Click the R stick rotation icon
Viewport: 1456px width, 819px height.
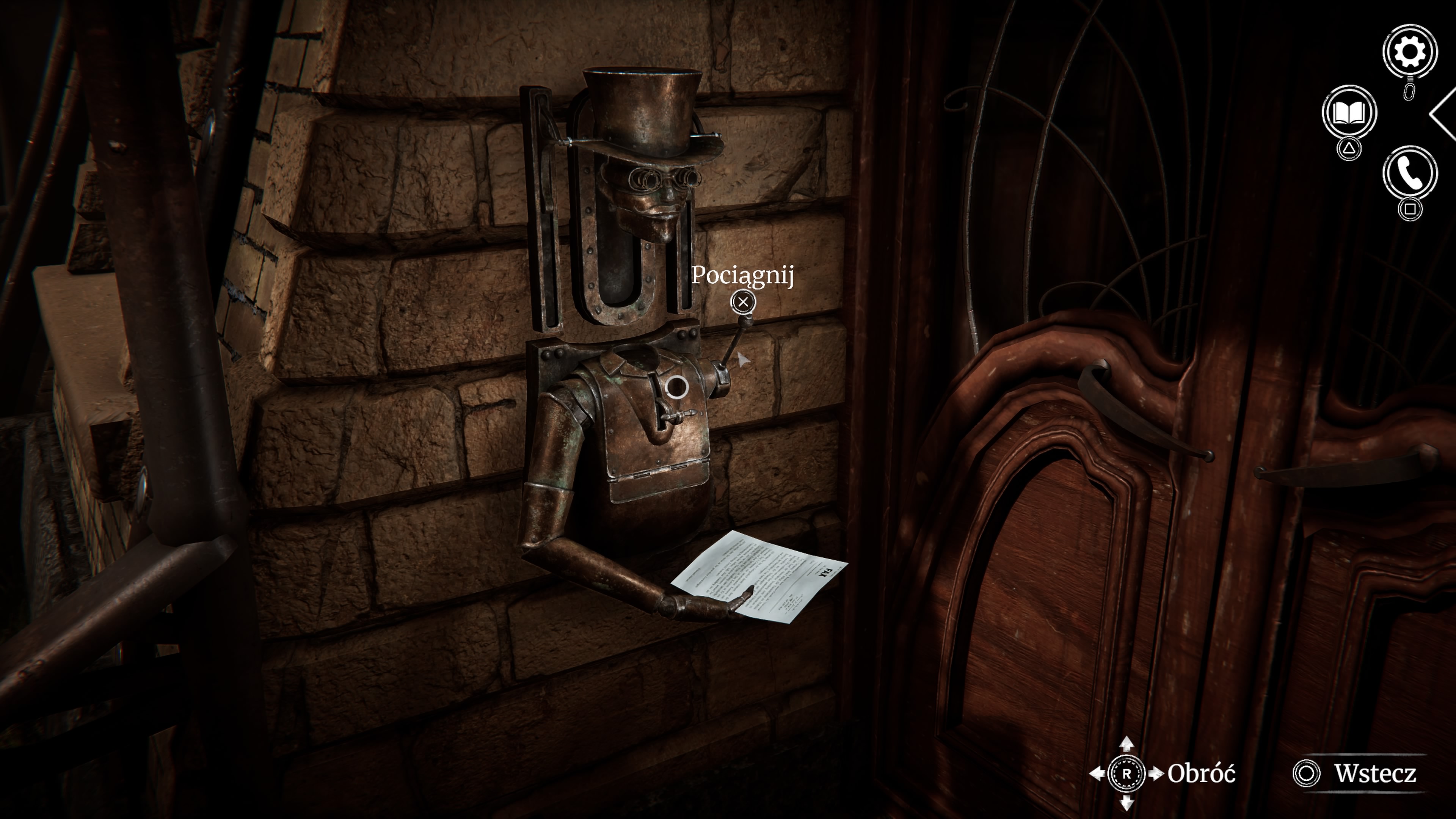click(x=1127, y=774)
